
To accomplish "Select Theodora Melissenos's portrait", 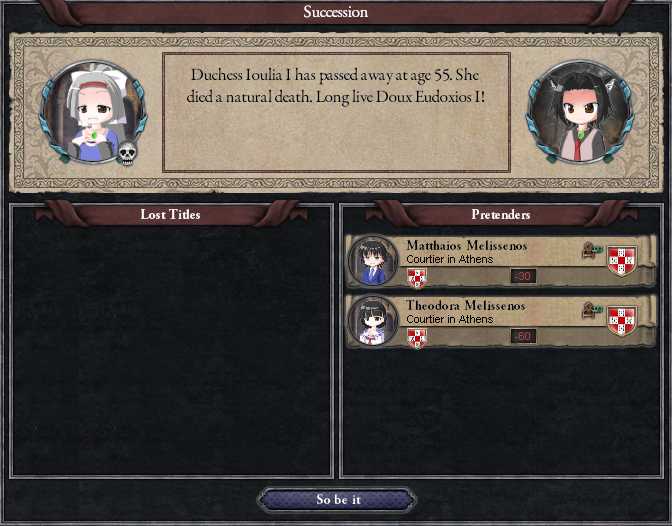I will point(373,321).
